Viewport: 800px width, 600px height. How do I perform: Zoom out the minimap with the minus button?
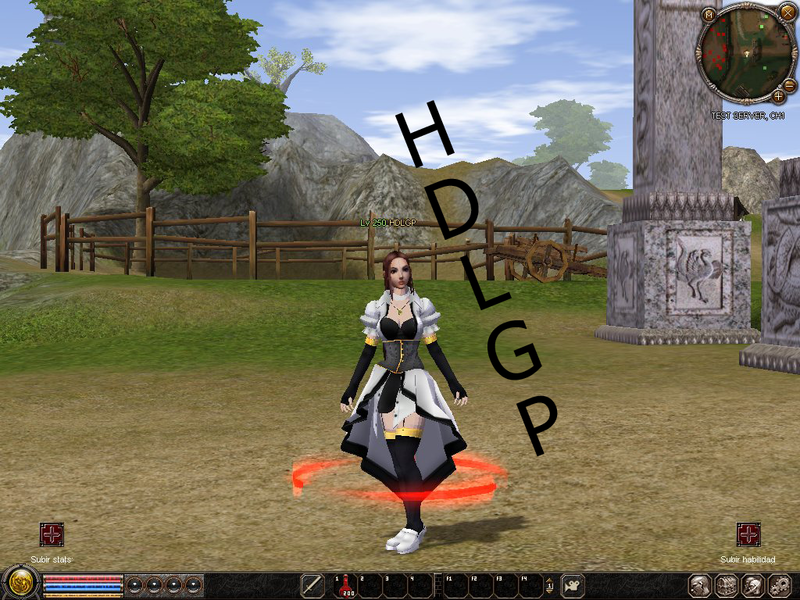pyautogui.click(x=789, y=86)
